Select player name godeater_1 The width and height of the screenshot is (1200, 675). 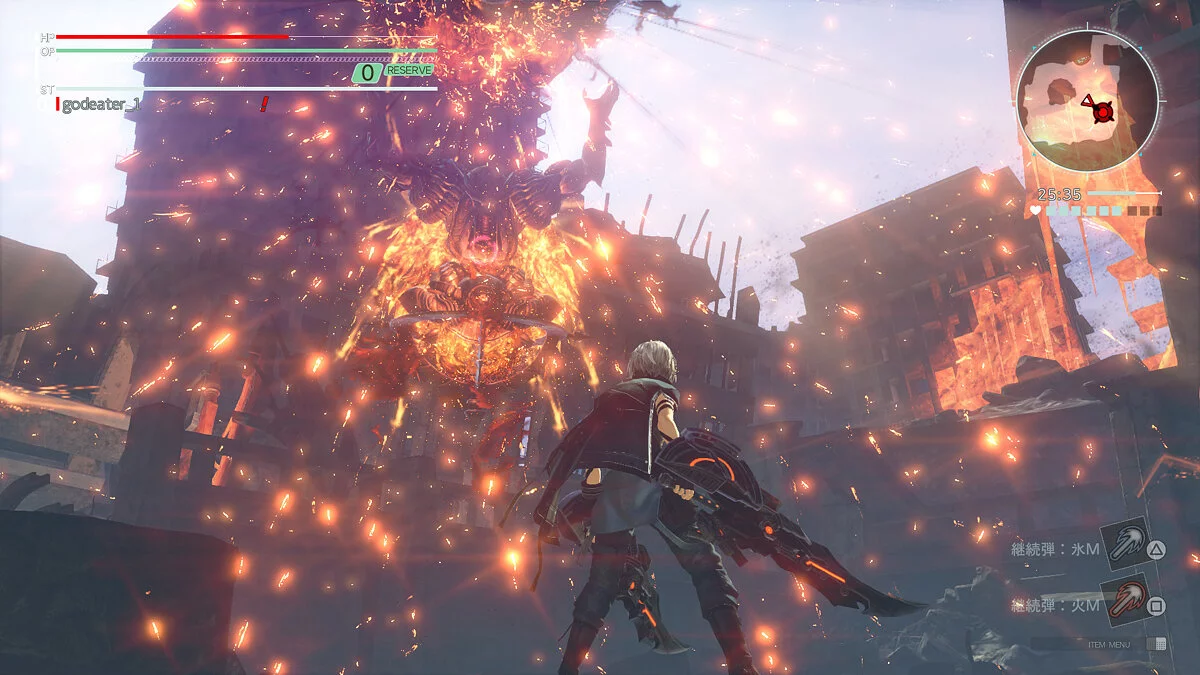[101, 105]
